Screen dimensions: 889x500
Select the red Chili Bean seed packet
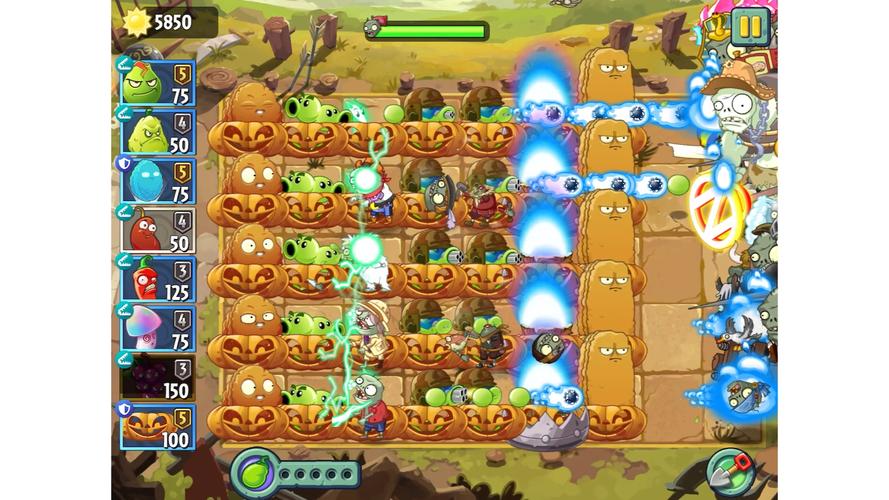[x=158, y=229]
